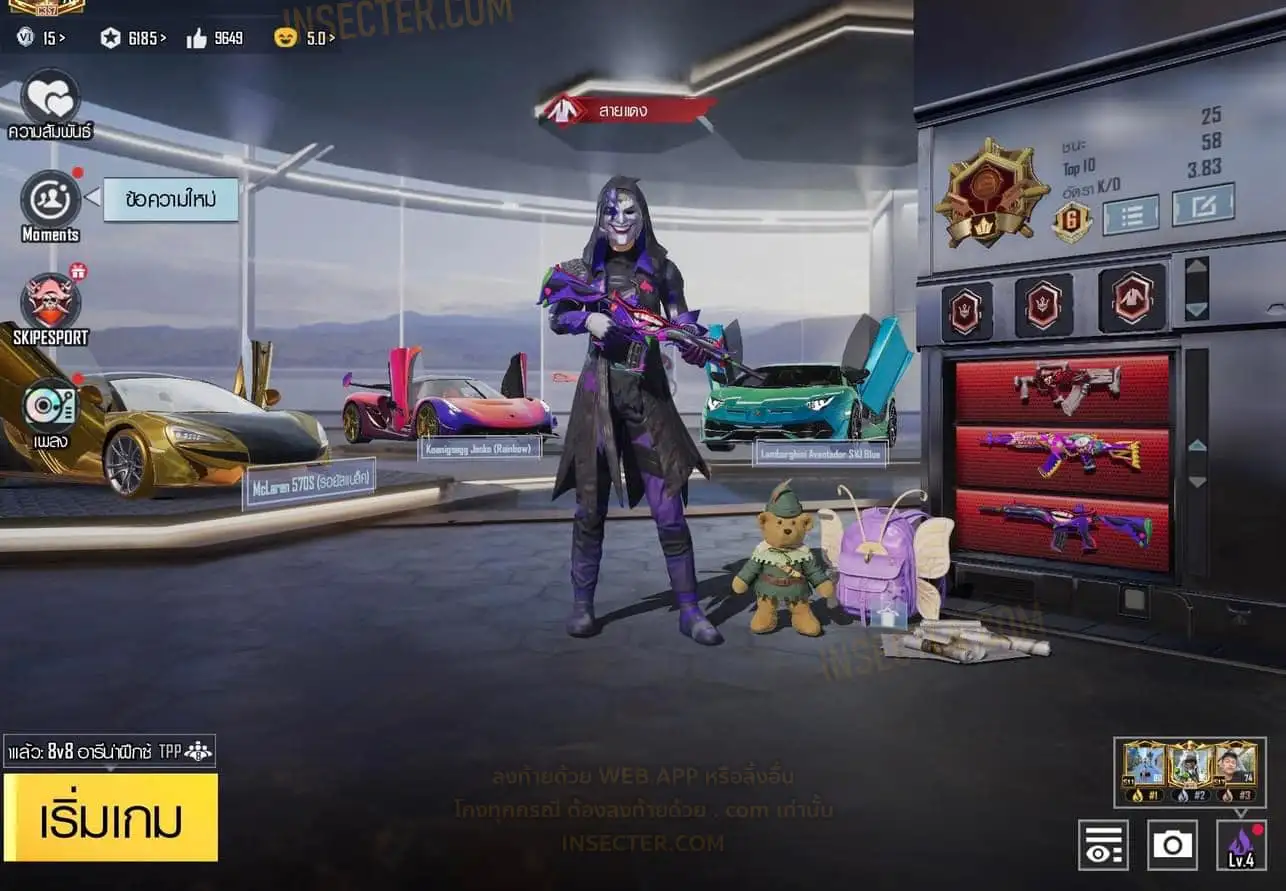Select the Koenigsegg Jesko (Rainbow) label
The image size is (1286, 891).
(479, 447)
